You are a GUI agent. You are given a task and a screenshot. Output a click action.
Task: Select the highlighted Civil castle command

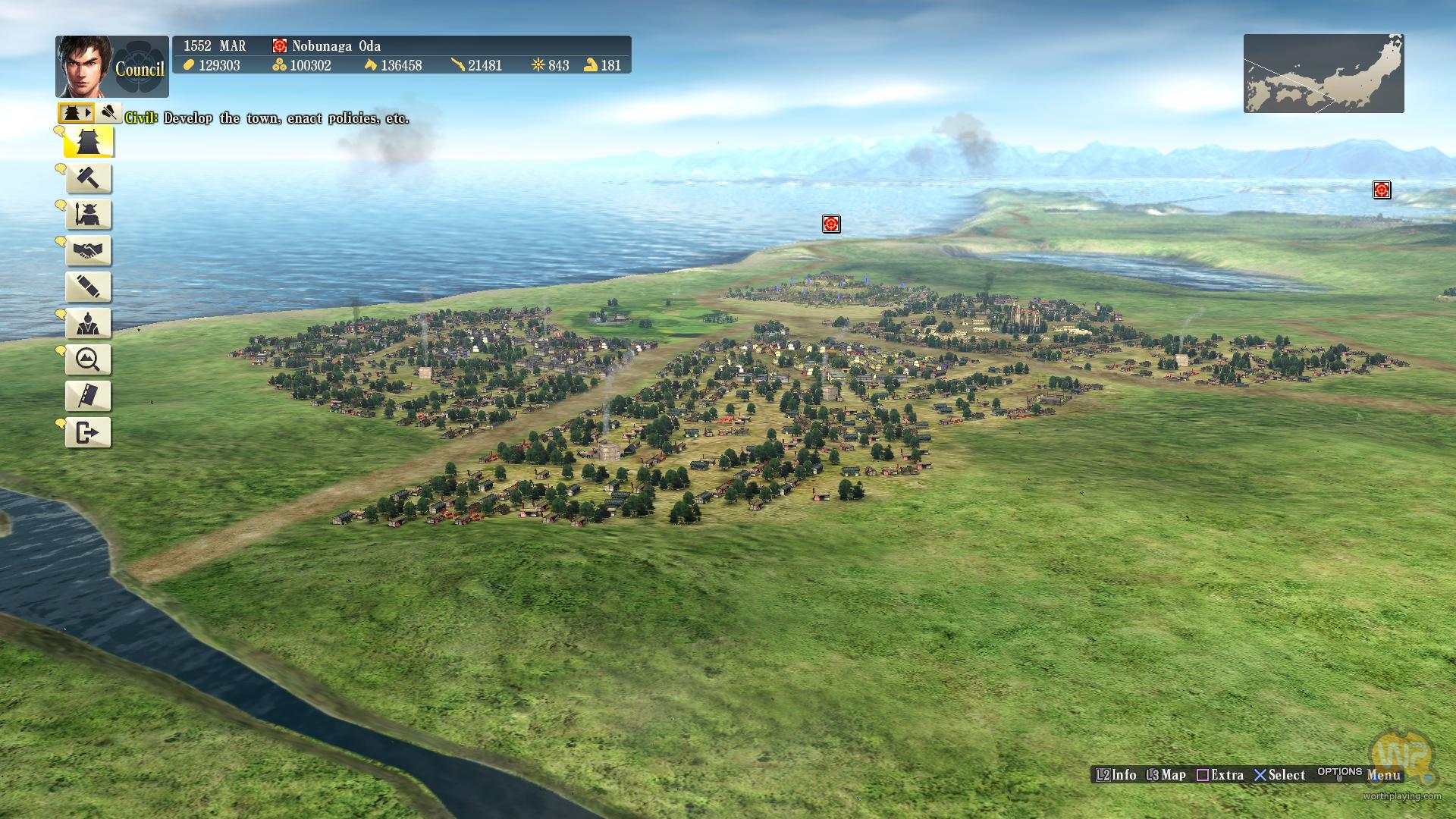89,142
